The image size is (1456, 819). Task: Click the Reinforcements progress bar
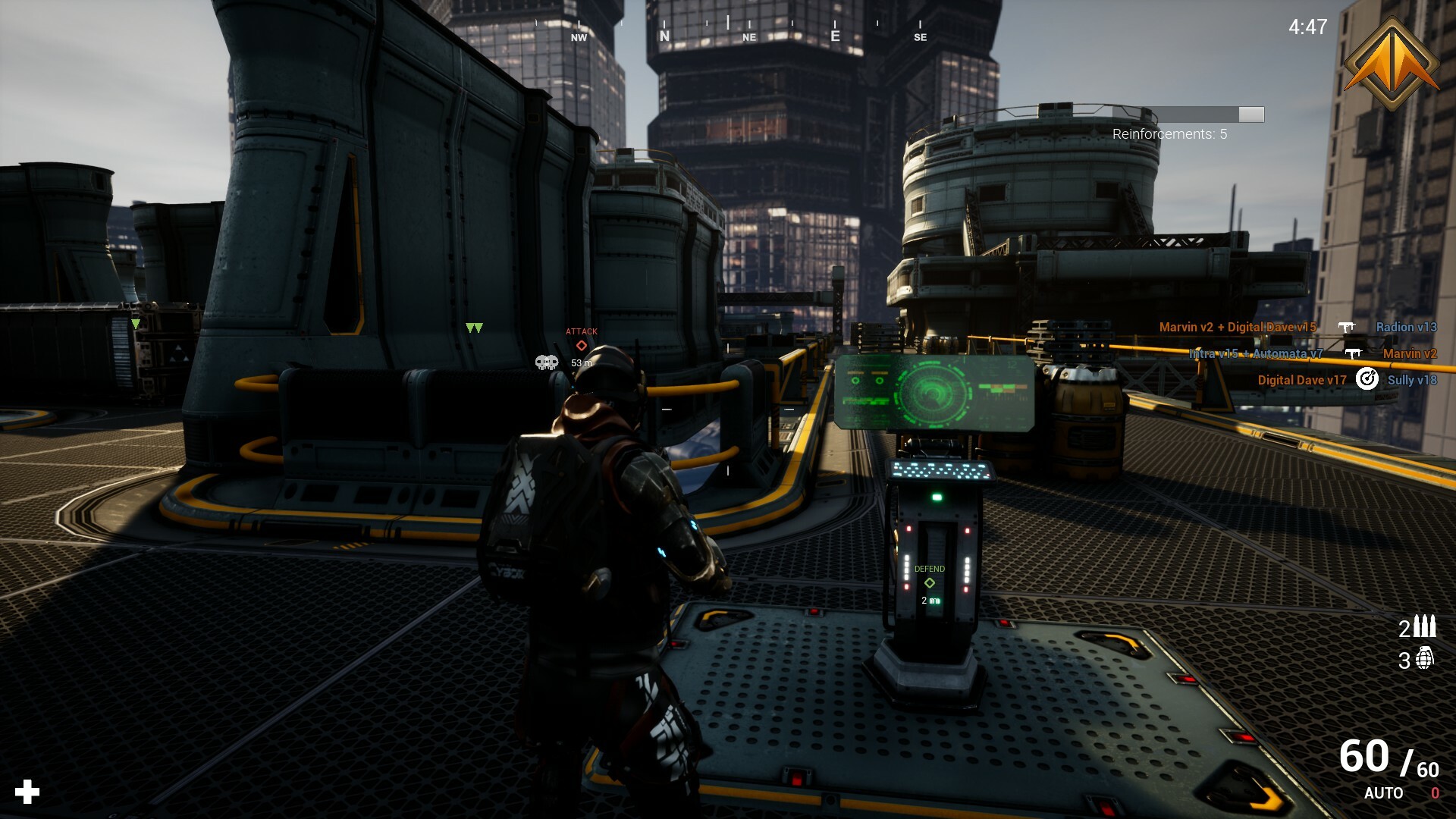pos(1212,115)
